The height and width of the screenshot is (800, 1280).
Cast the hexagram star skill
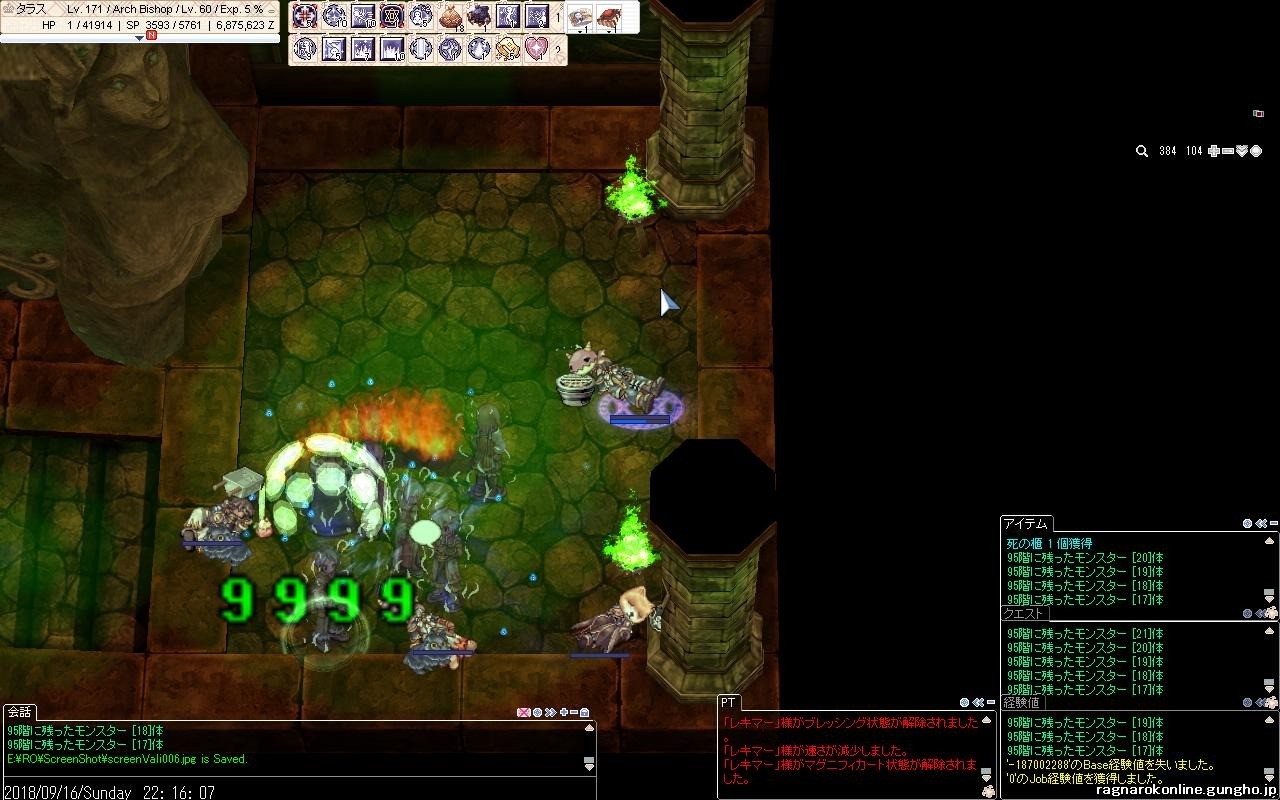click(x=392, y=17)
